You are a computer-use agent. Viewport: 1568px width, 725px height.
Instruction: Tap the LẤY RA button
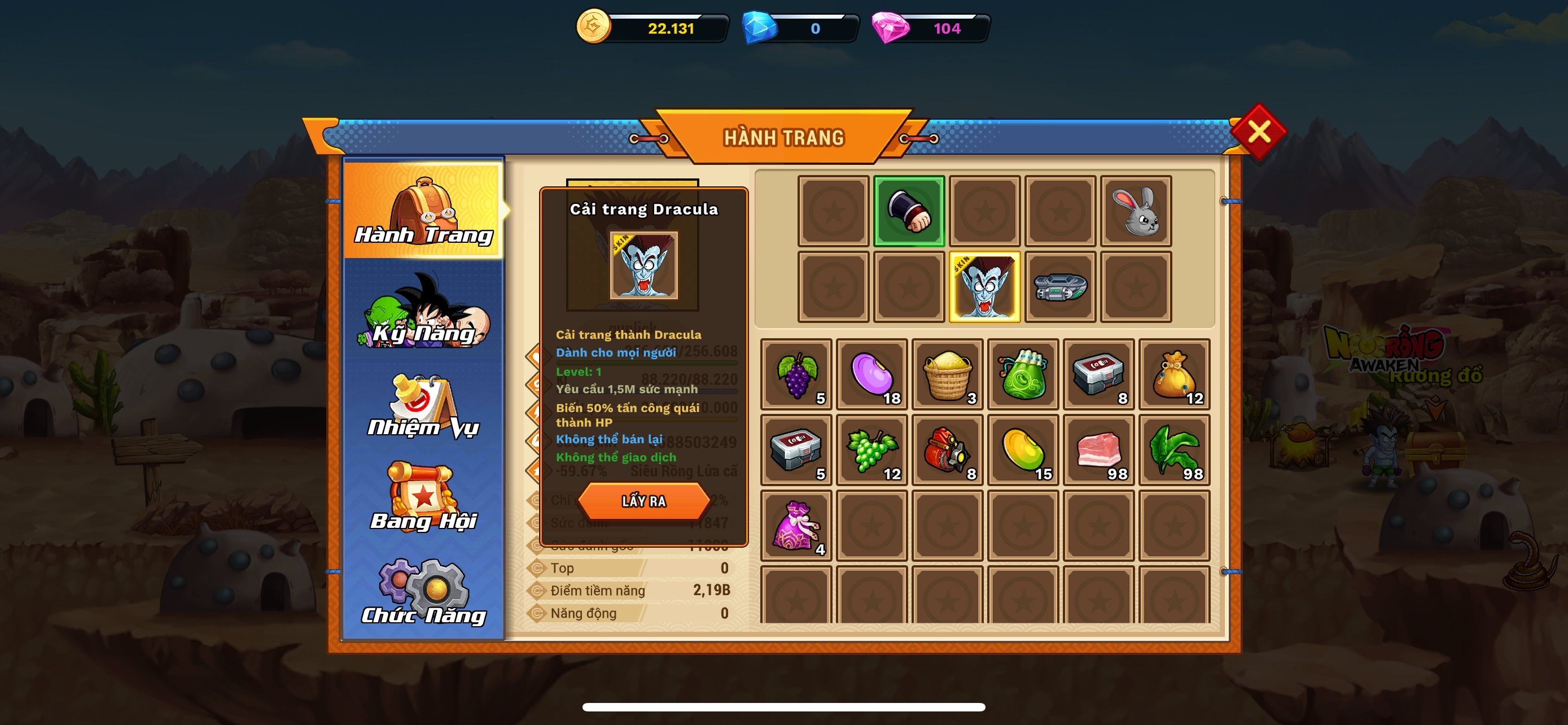click(x=643, y=501)
